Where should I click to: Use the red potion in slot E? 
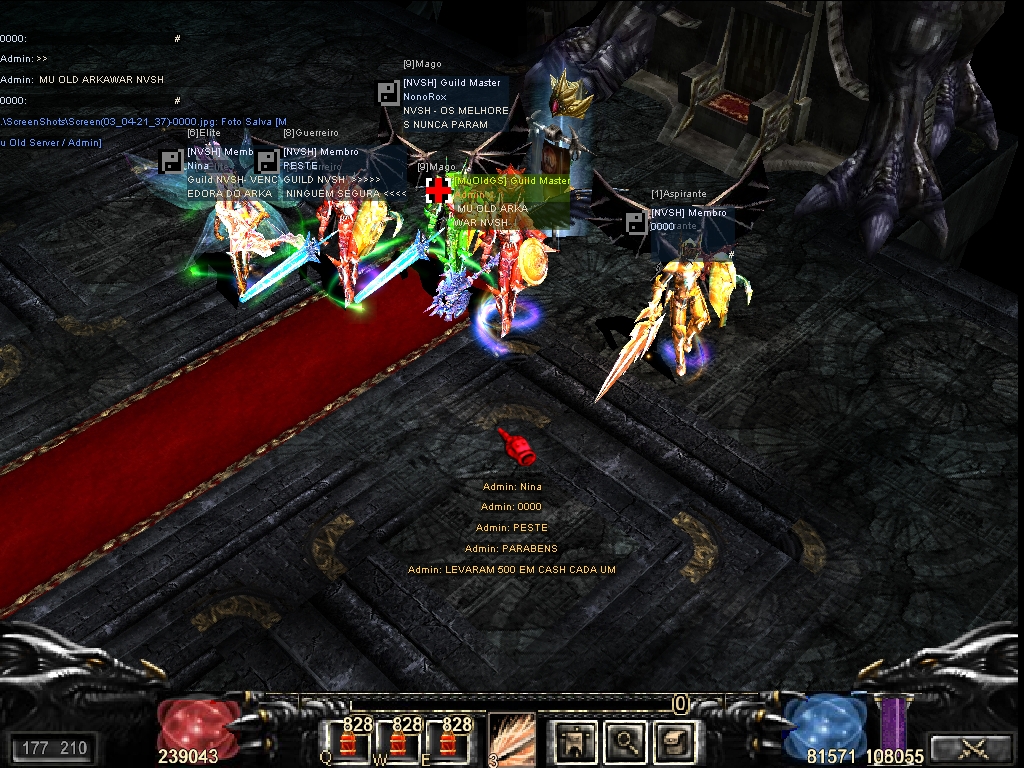447,744
